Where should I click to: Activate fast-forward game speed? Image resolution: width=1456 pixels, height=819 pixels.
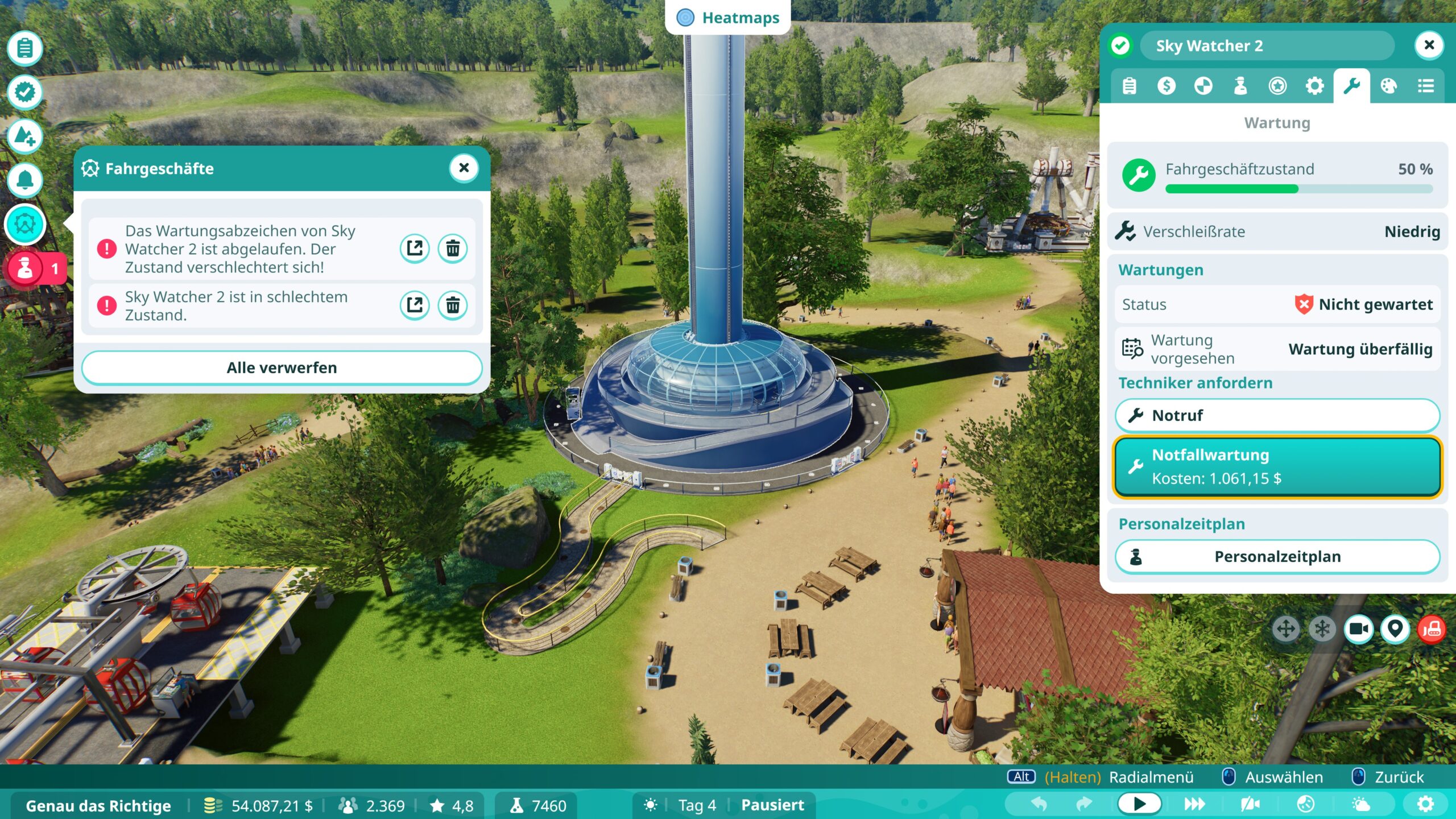(1194, 804)
